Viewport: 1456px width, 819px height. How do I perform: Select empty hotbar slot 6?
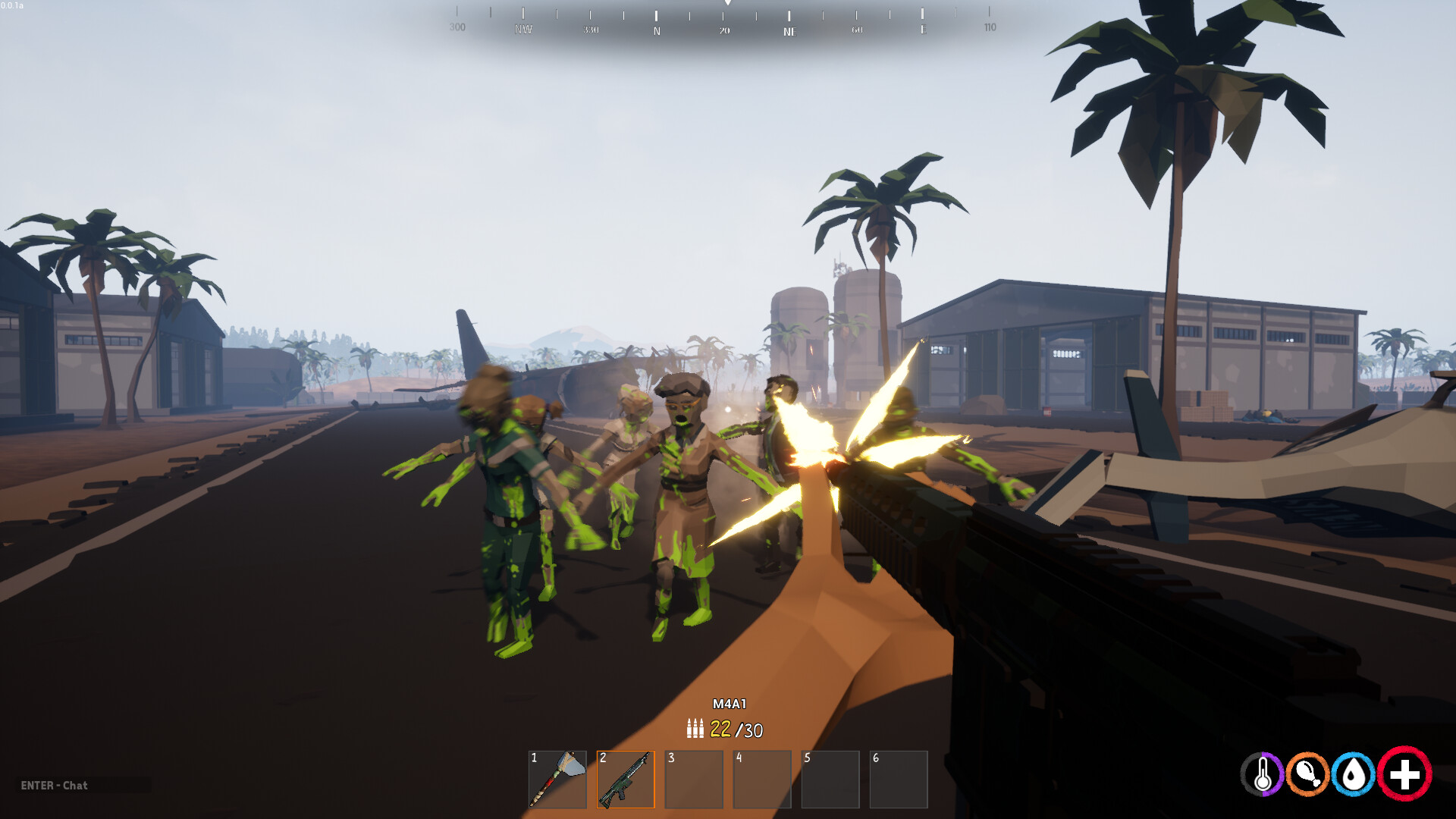coord(899,779)
